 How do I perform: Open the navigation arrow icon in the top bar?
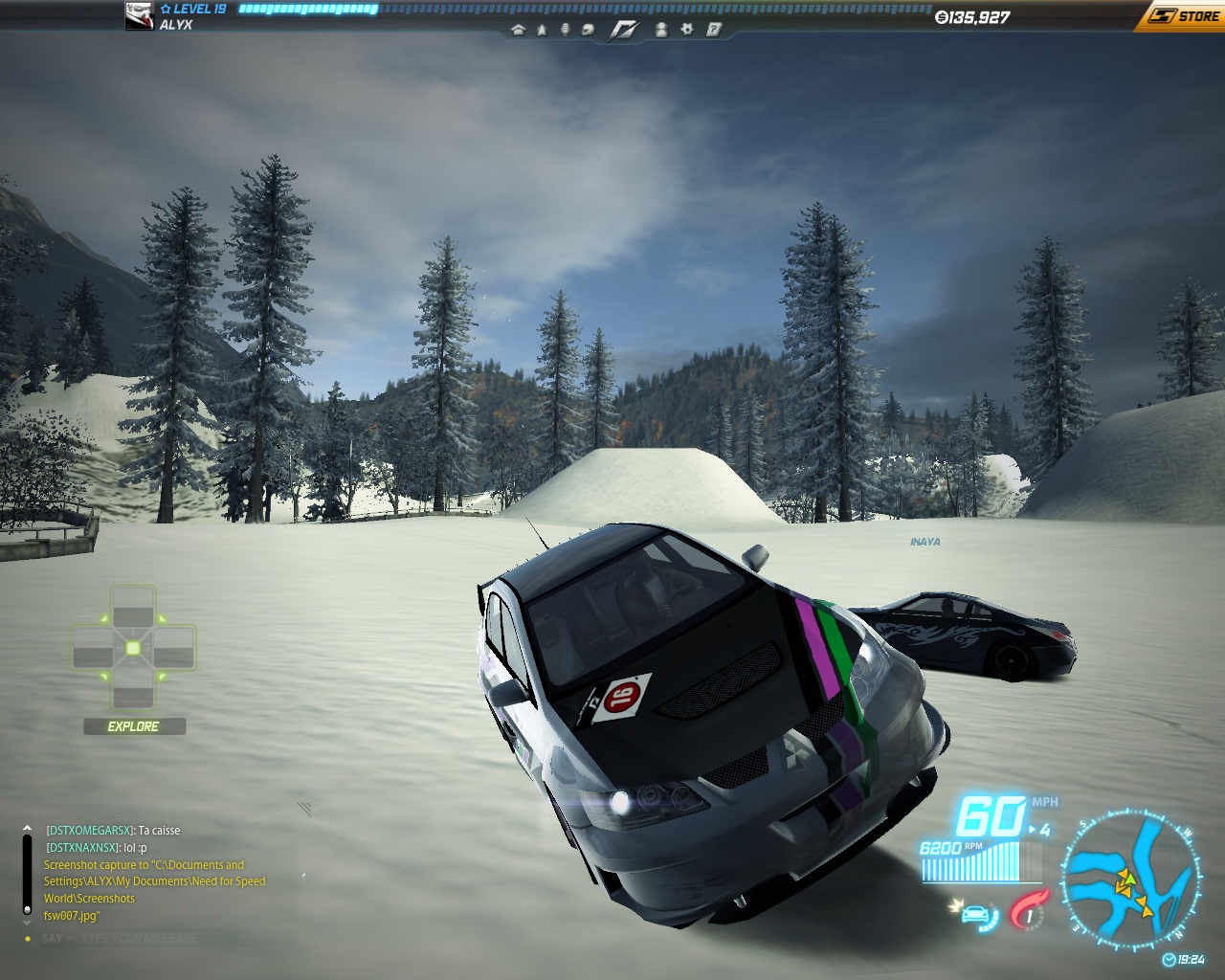[542, 30]
